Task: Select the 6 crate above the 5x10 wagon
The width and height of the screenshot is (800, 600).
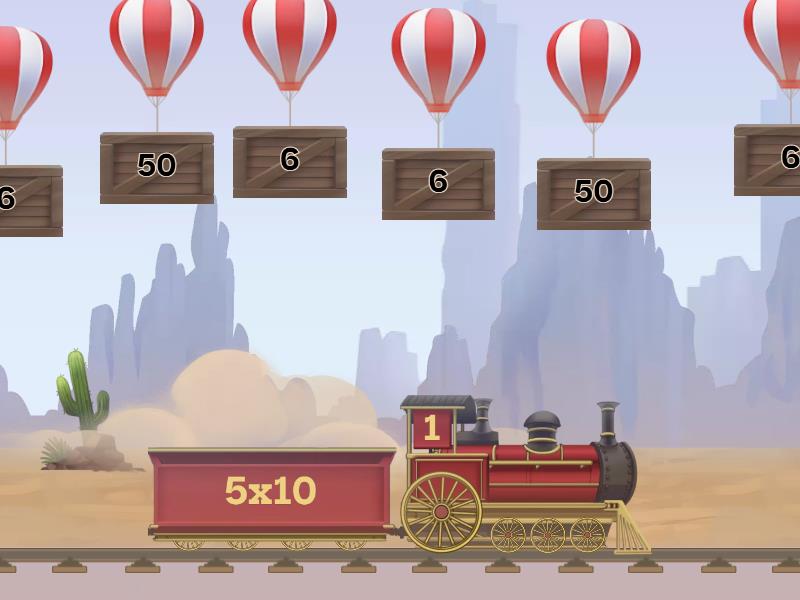Action: tap(290, 160)
